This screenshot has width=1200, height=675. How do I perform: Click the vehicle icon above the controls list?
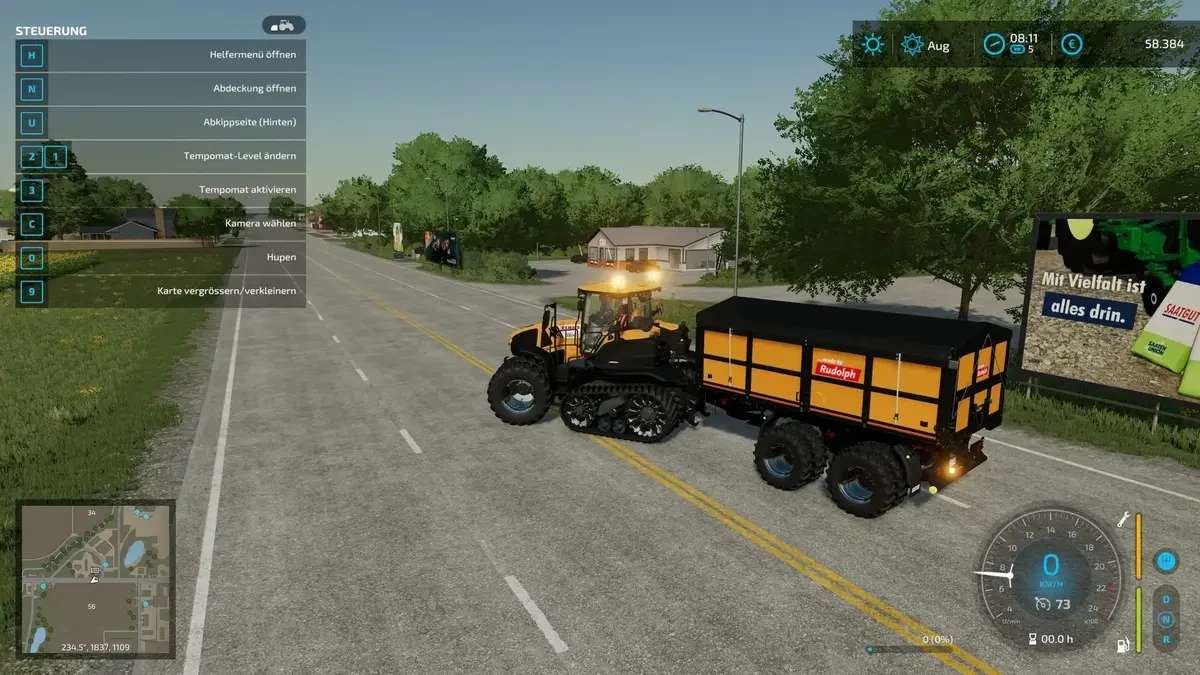283,25
